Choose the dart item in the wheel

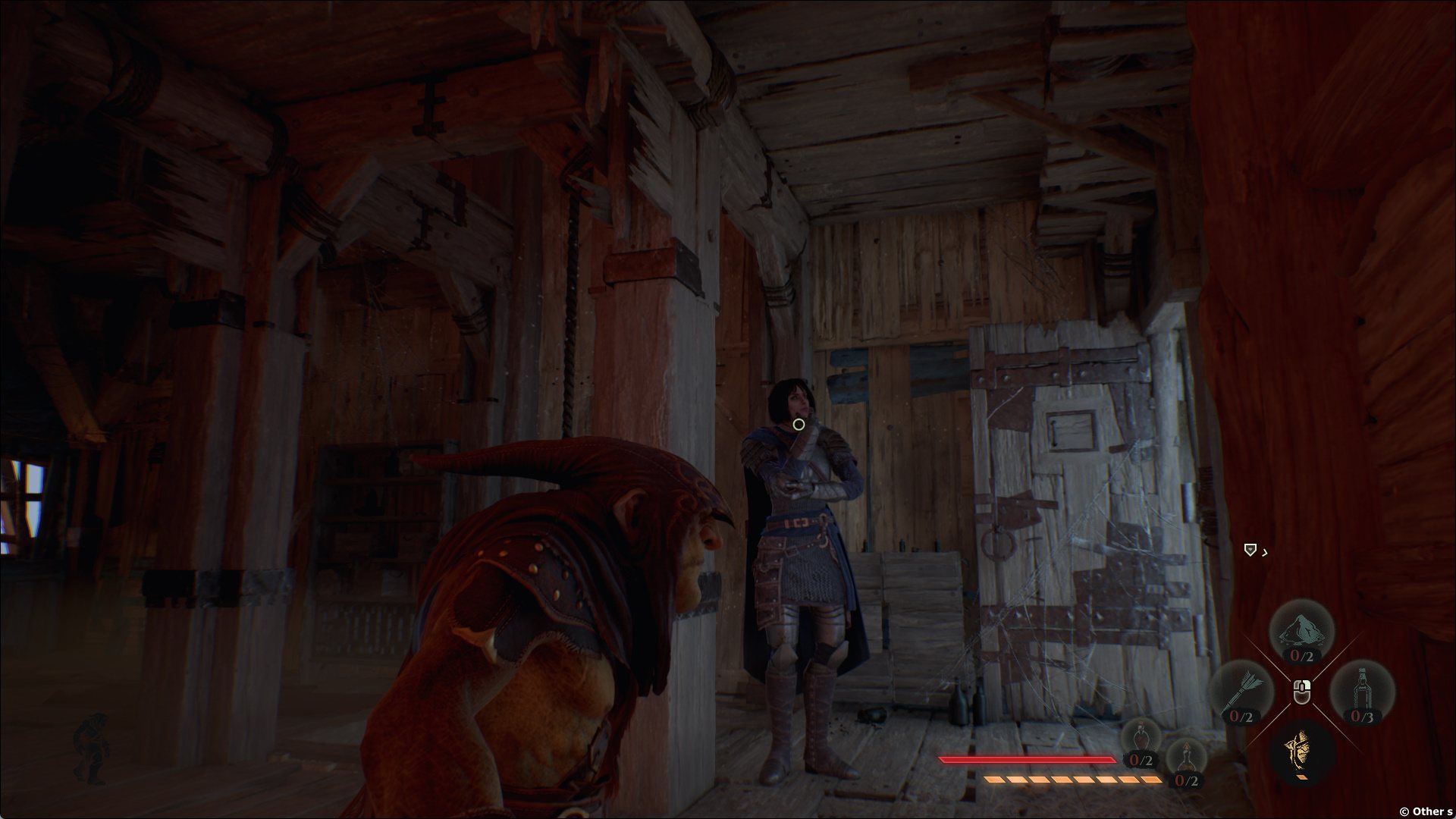(x=1241, y=692)
